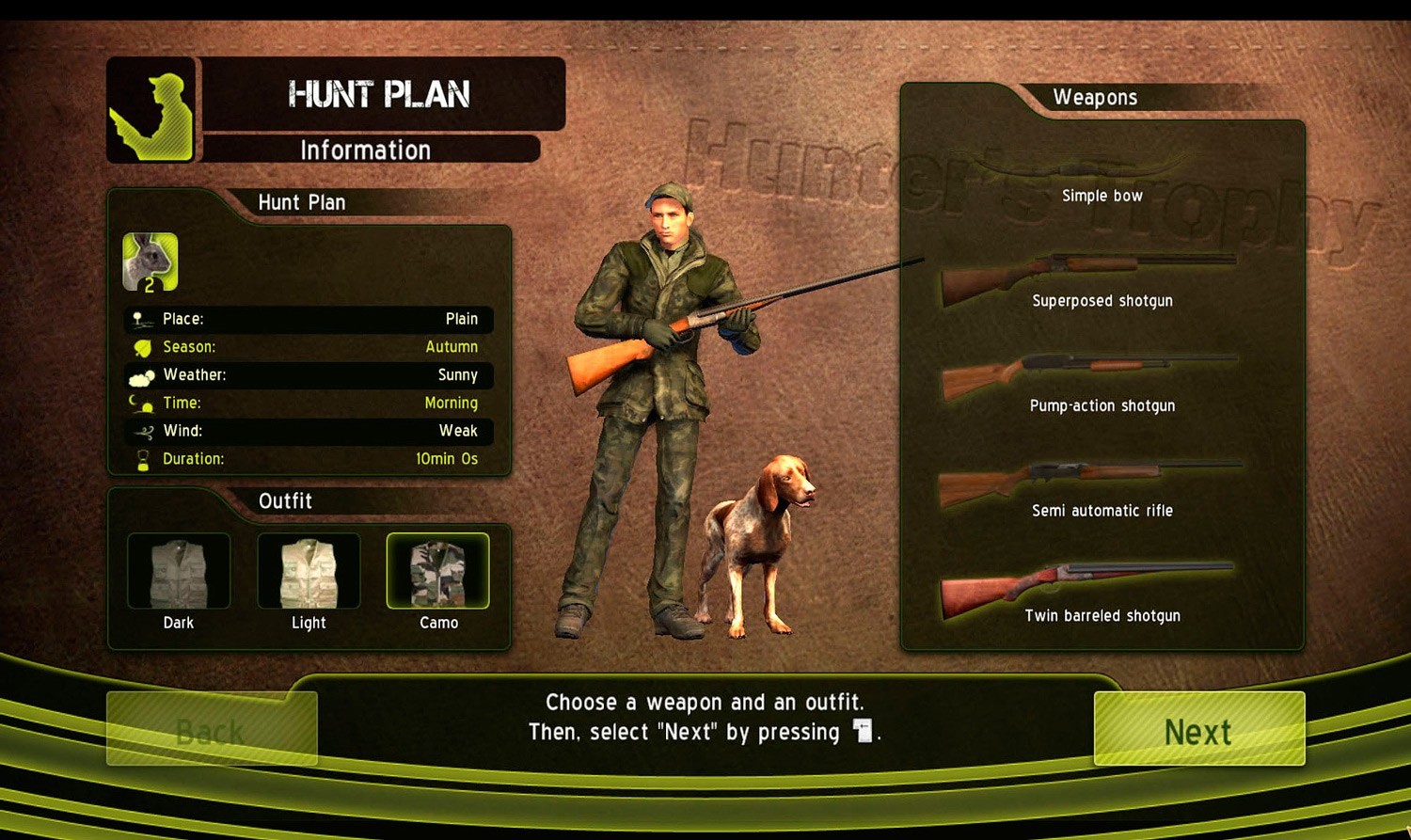Click the rabbit quarry thumbnail
The height and width of the screenshot is (840, 1411).
(x=151, y=262)
